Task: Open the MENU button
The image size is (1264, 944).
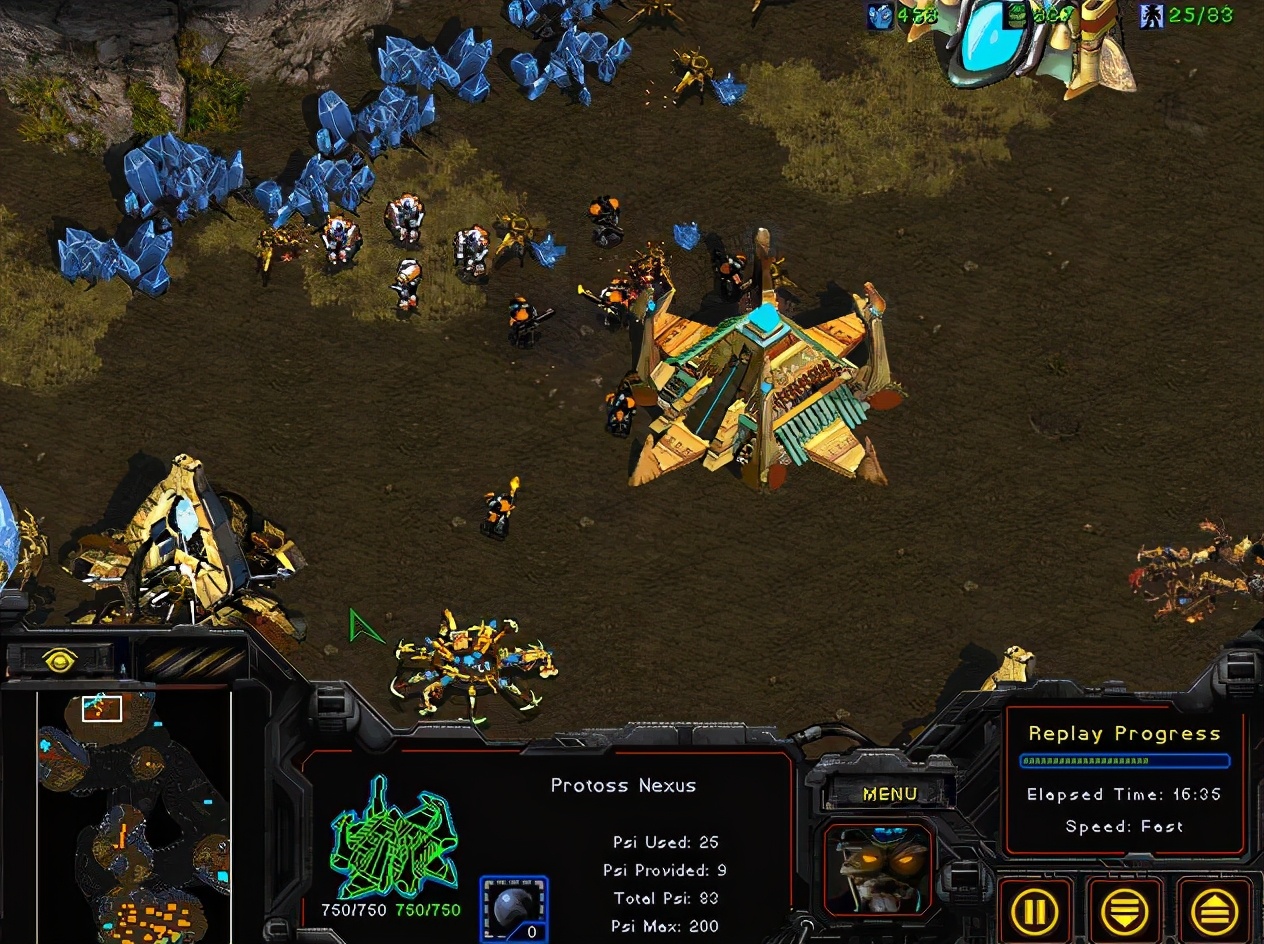Action: point(889,794)
